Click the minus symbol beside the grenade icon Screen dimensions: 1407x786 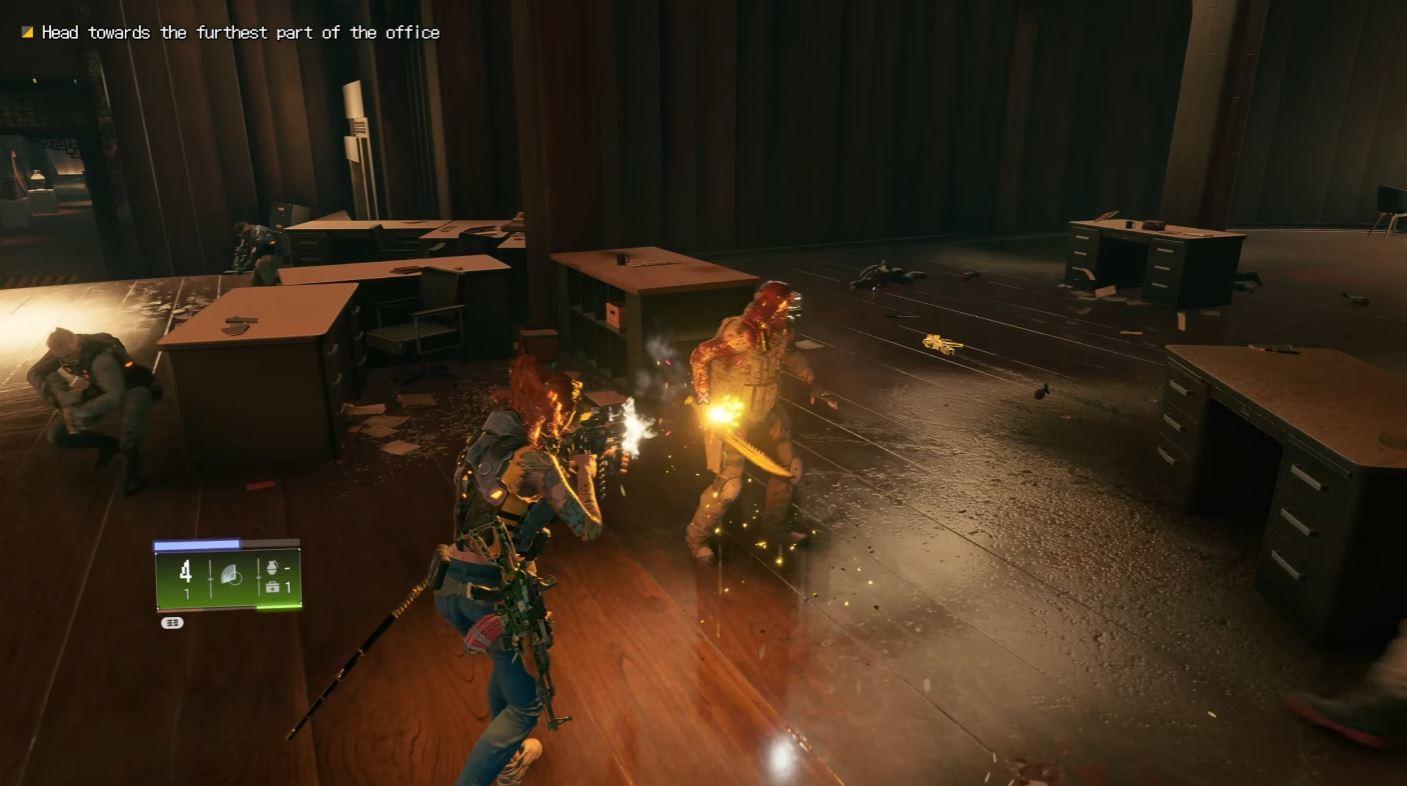point(287,568)
